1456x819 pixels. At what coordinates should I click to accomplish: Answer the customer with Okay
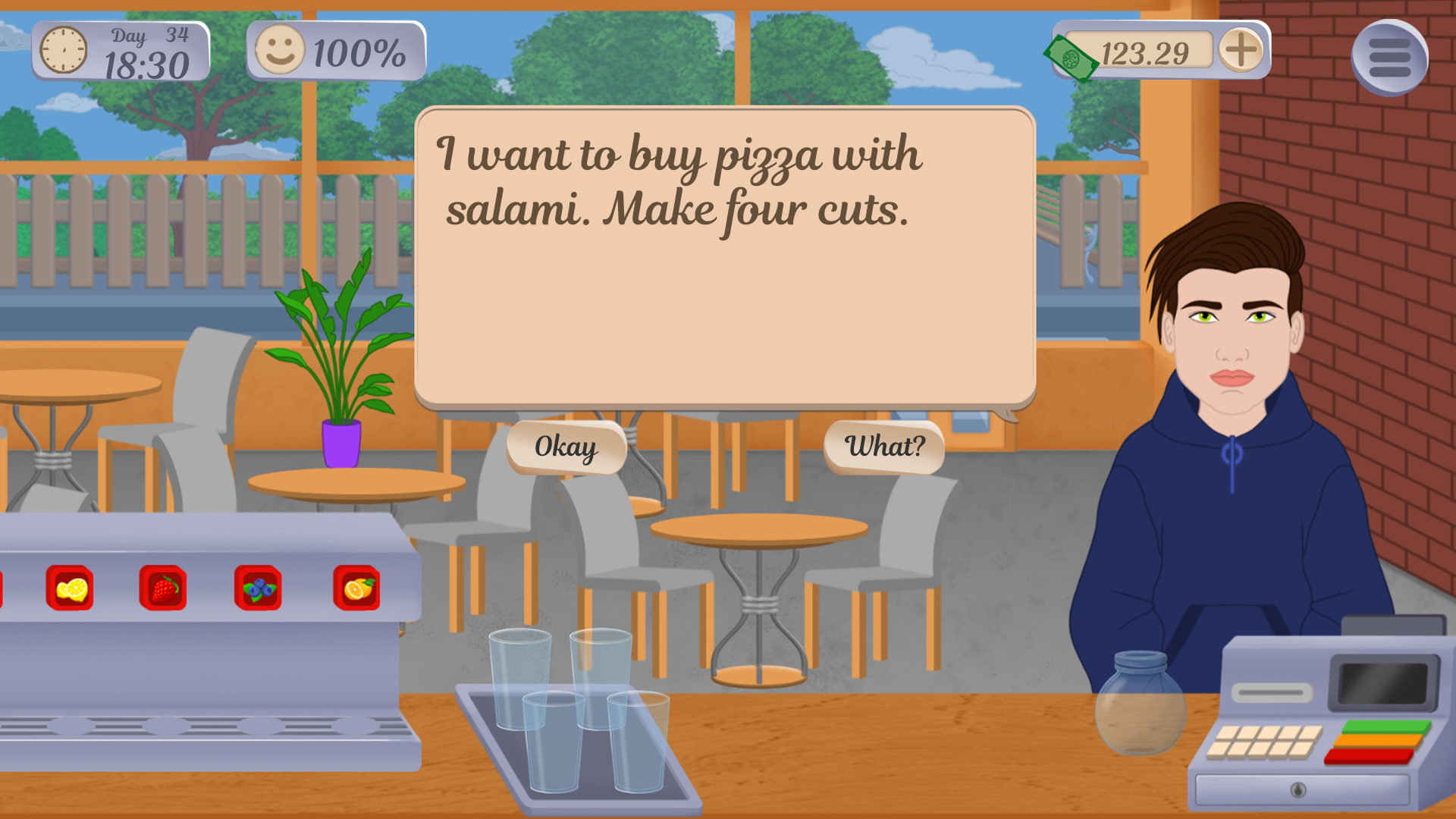(566, 447)
